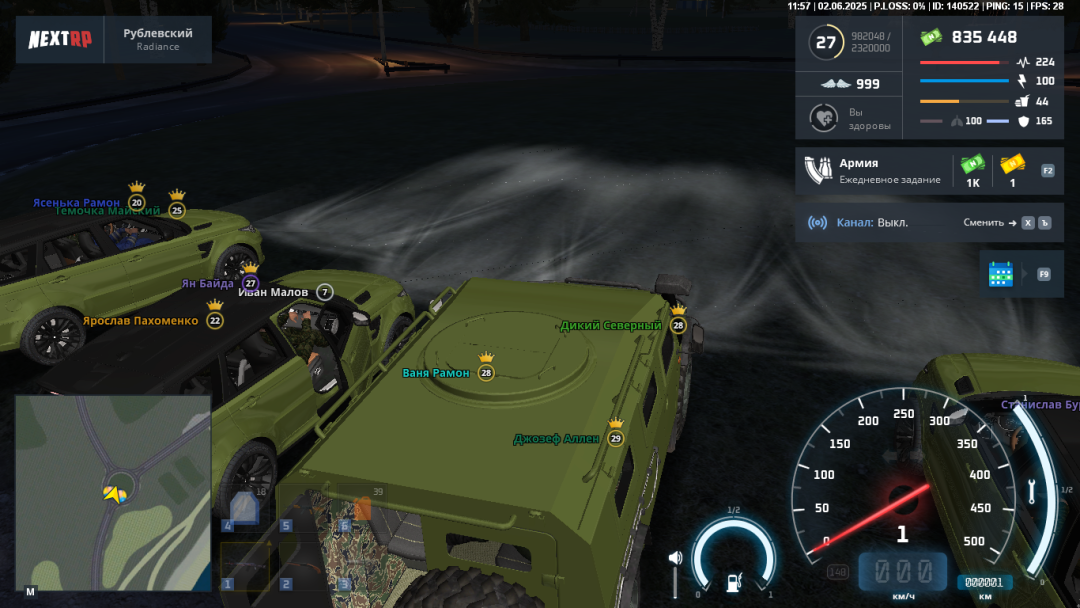Select hotbar slot 2 weapon
The height and width of the screenshot is (608, 1080).
pyautogui.click(x=304, y=566)
